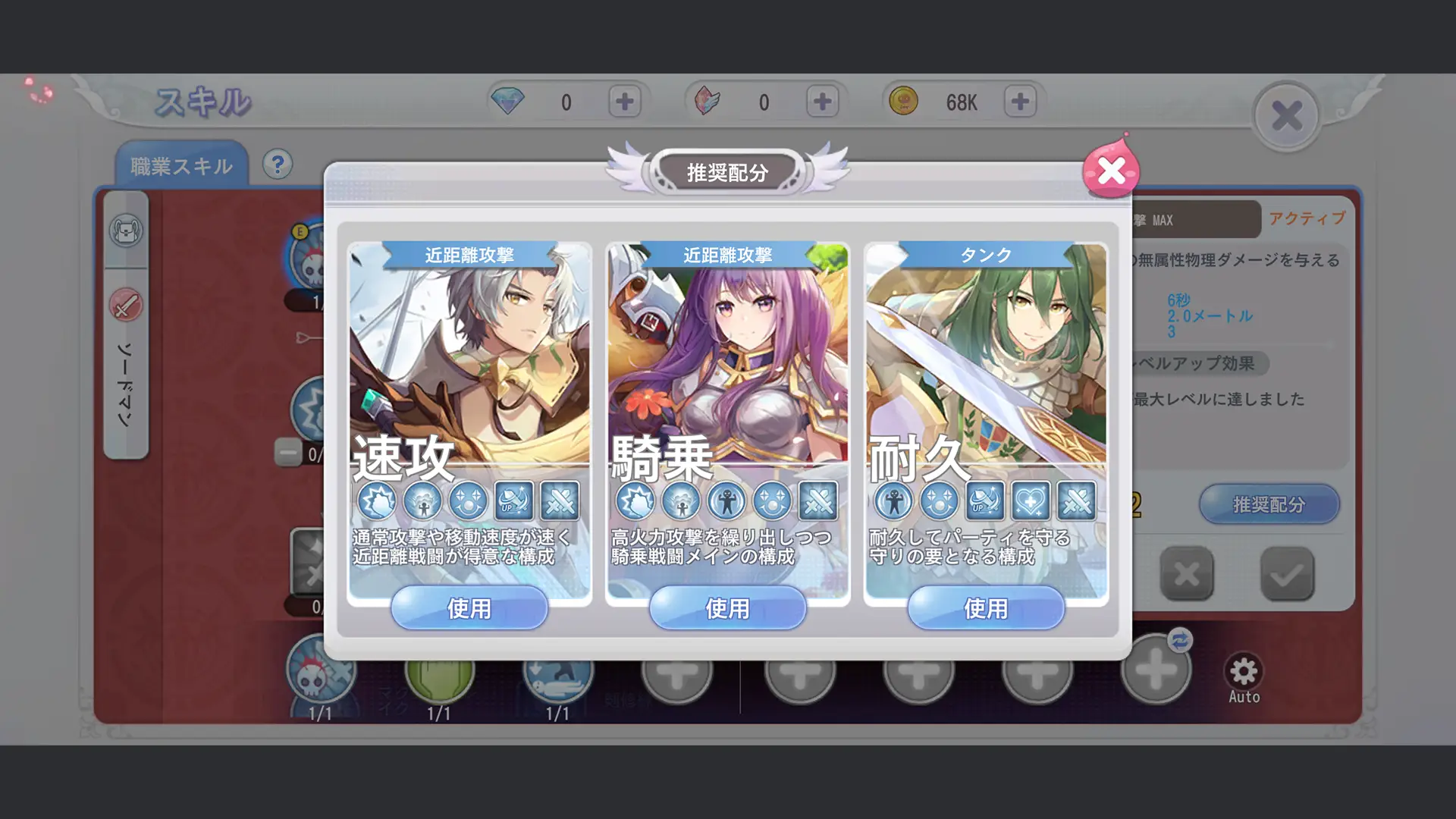The image size is (1456, 819).
Task: Switch to the 職業スキル tab
Action: click(x=182, y=164)
